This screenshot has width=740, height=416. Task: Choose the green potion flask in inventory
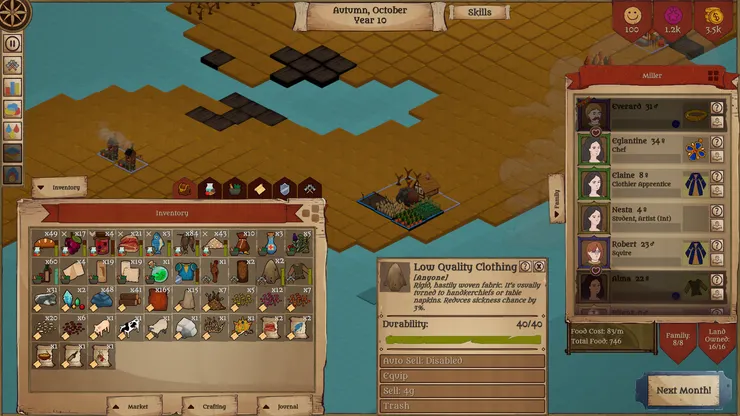pyautogui.click(x=158, y=272)
